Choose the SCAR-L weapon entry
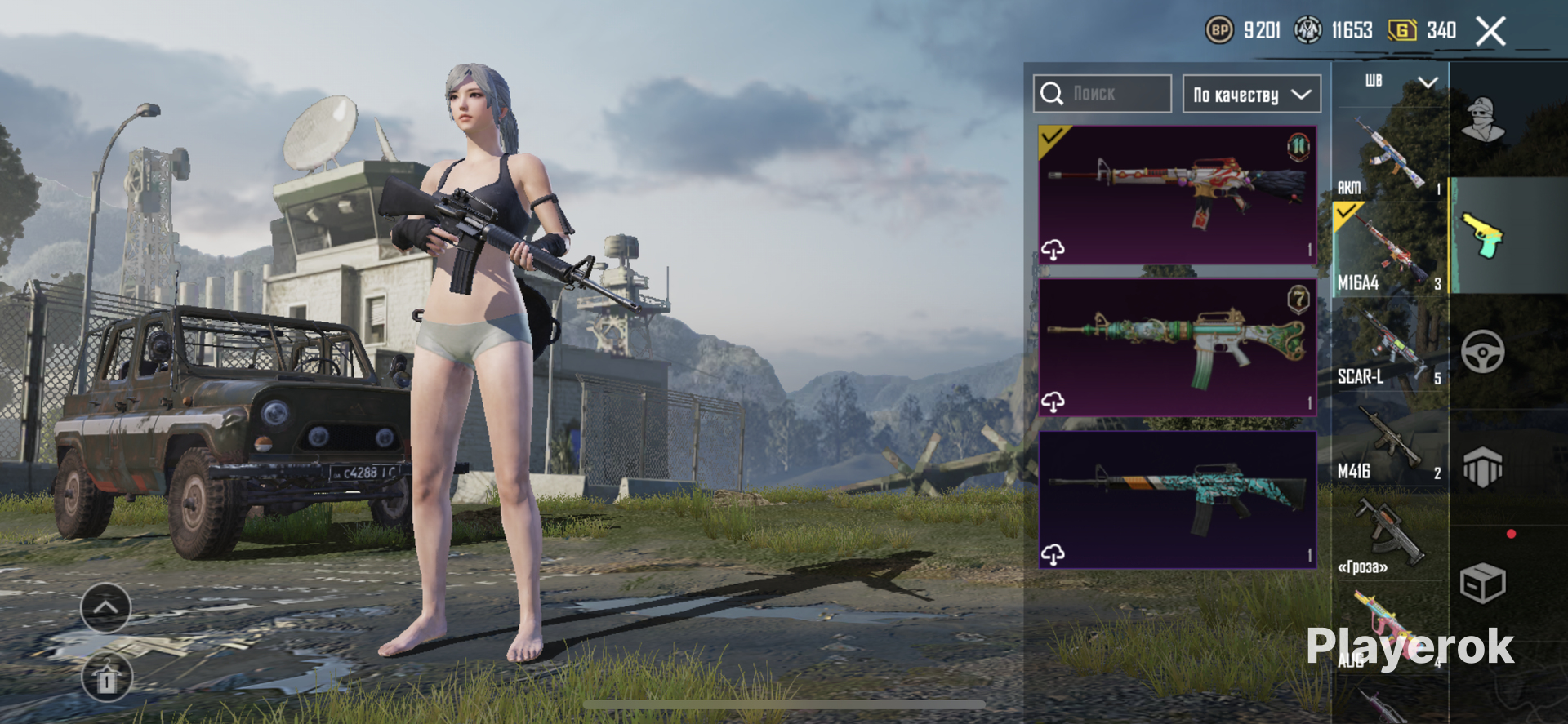1568x724 pixels. click(1388, 349)
